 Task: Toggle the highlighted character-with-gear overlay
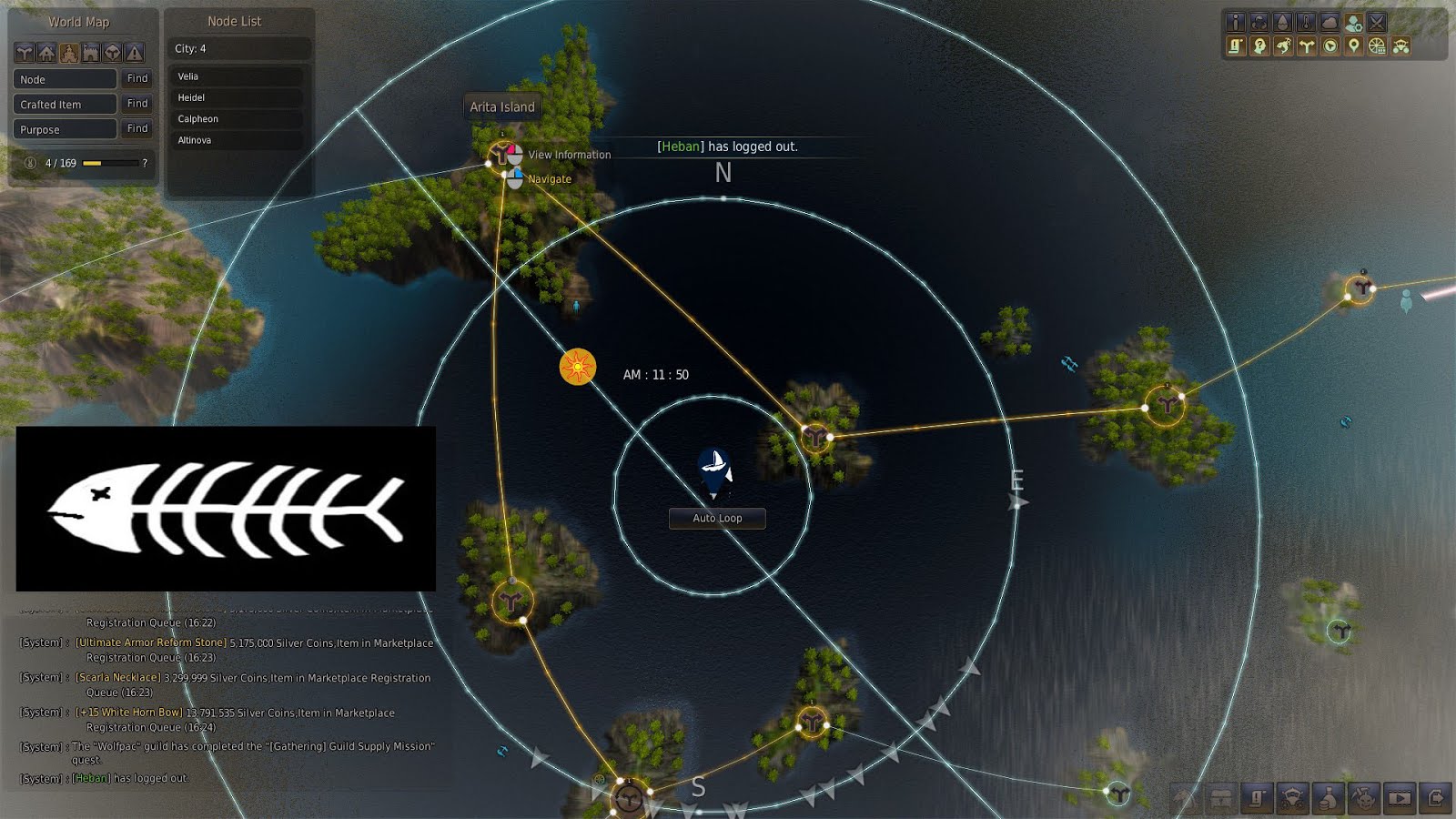click(x=1353, y=24)
